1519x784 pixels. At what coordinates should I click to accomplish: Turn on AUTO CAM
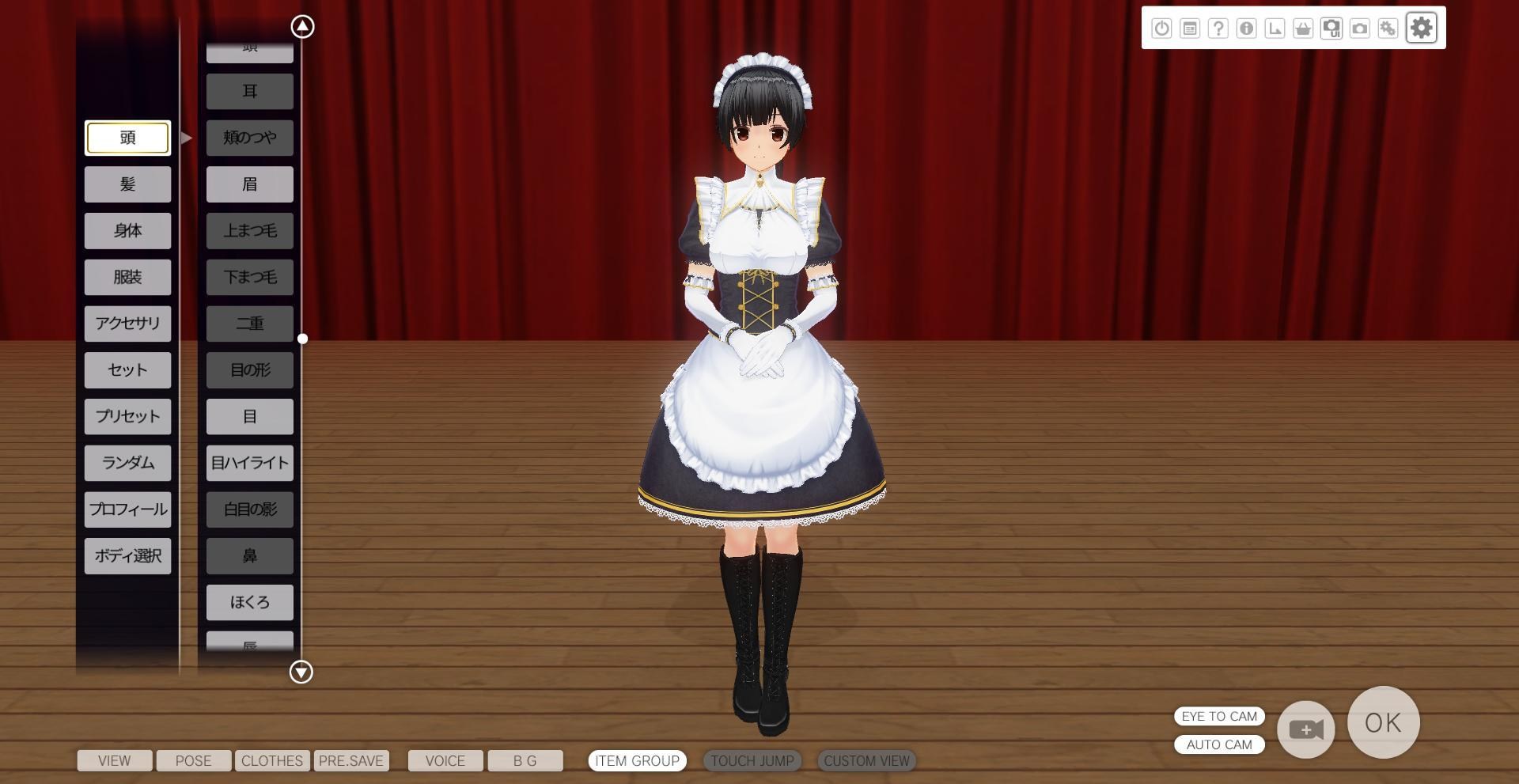[x=1219, y=744]
